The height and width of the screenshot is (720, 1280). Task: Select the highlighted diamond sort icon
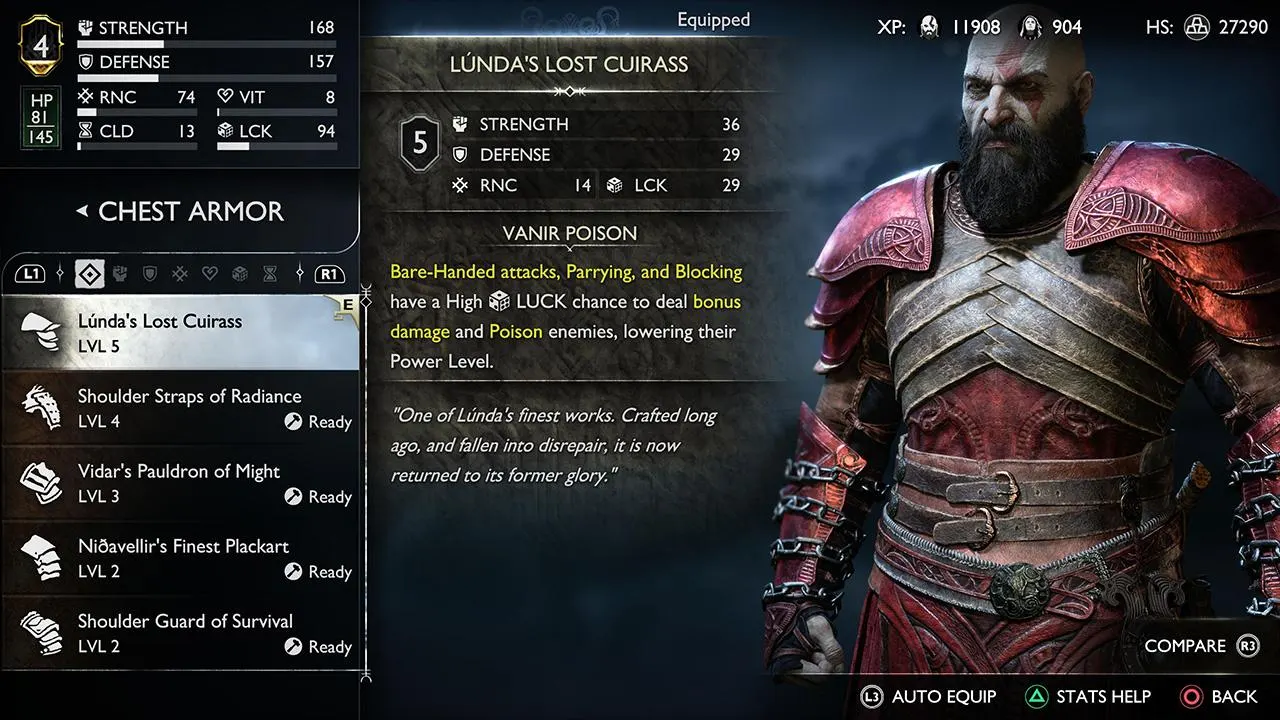pos(89,273)
